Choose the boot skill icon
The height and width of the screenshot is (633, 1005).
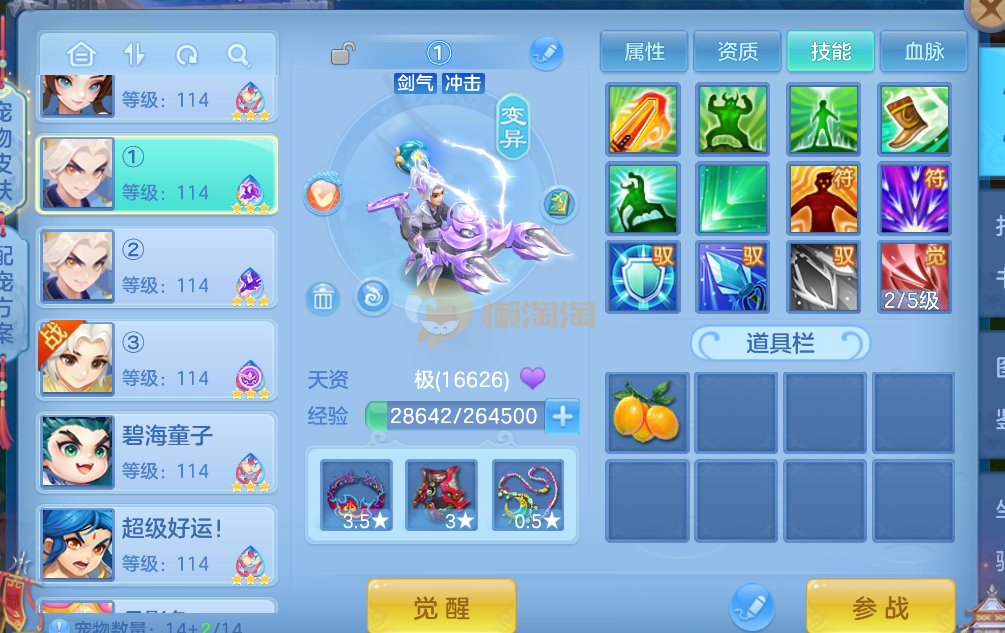click(x=914, y=119)
